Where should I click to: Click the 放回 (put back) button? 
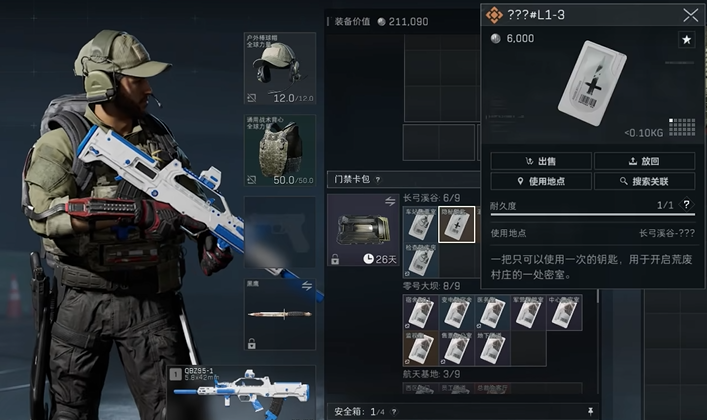tap(644, 161)
